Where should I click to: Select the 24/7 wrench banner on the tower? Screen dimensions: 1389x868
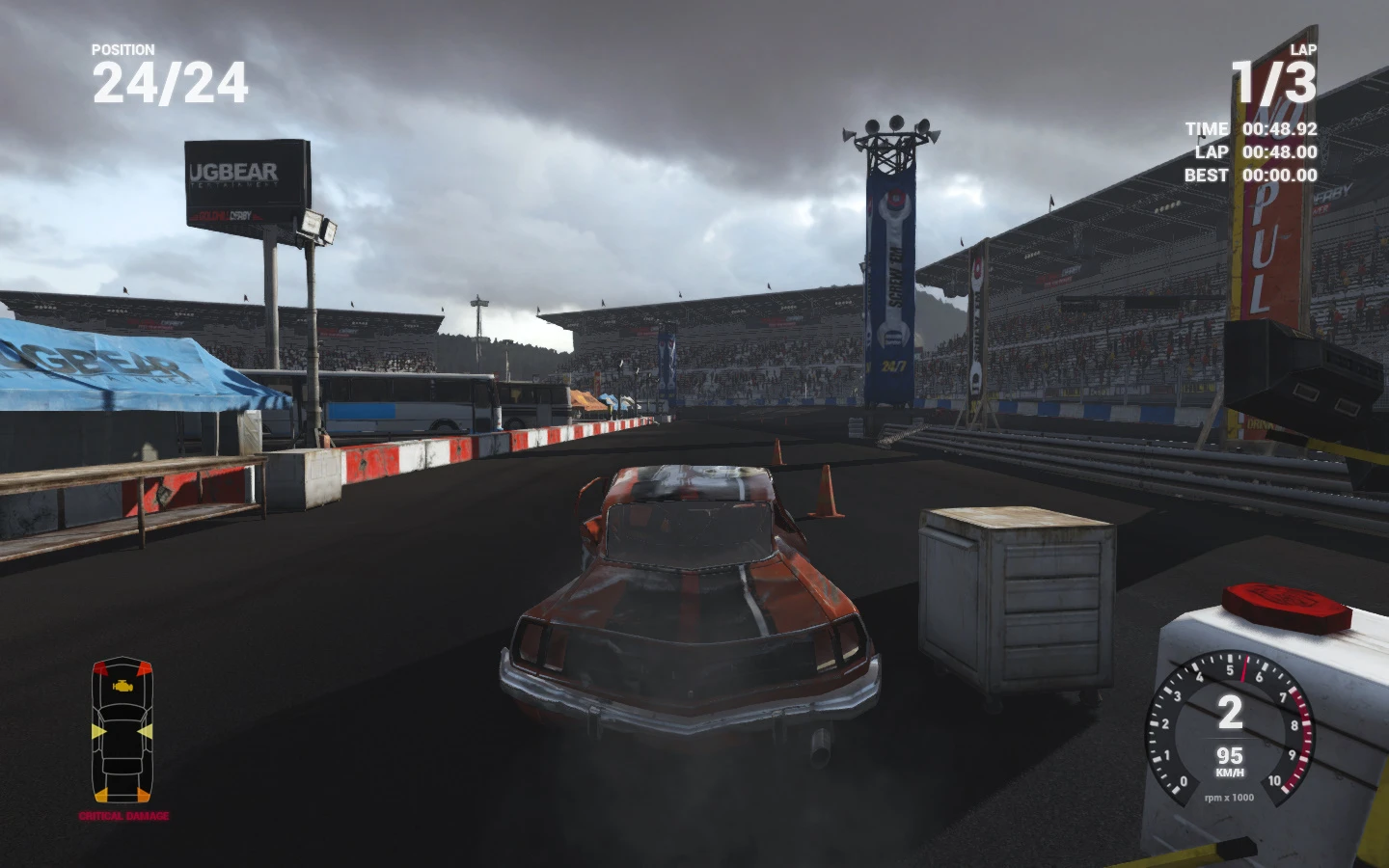[892, 280]
